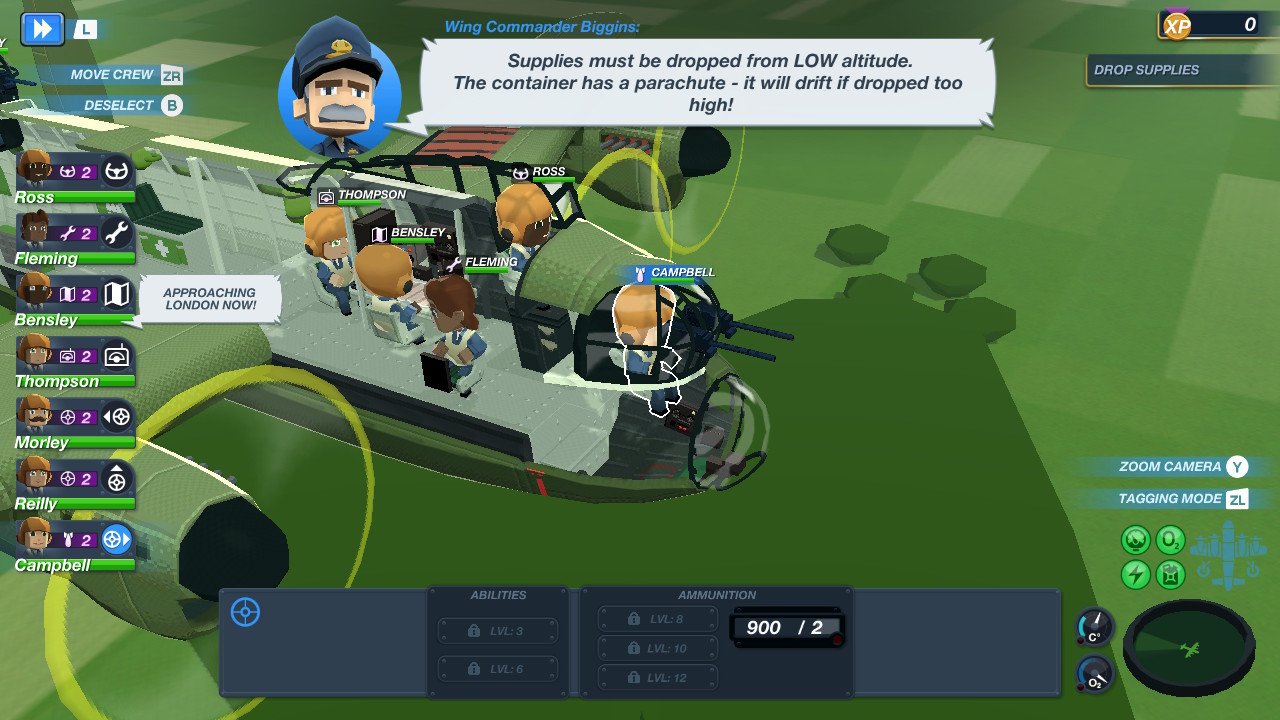The height and width of the screenshot is (720, 1280).
Task: Click the MOVE CREW button
Action: coord(110,74)
